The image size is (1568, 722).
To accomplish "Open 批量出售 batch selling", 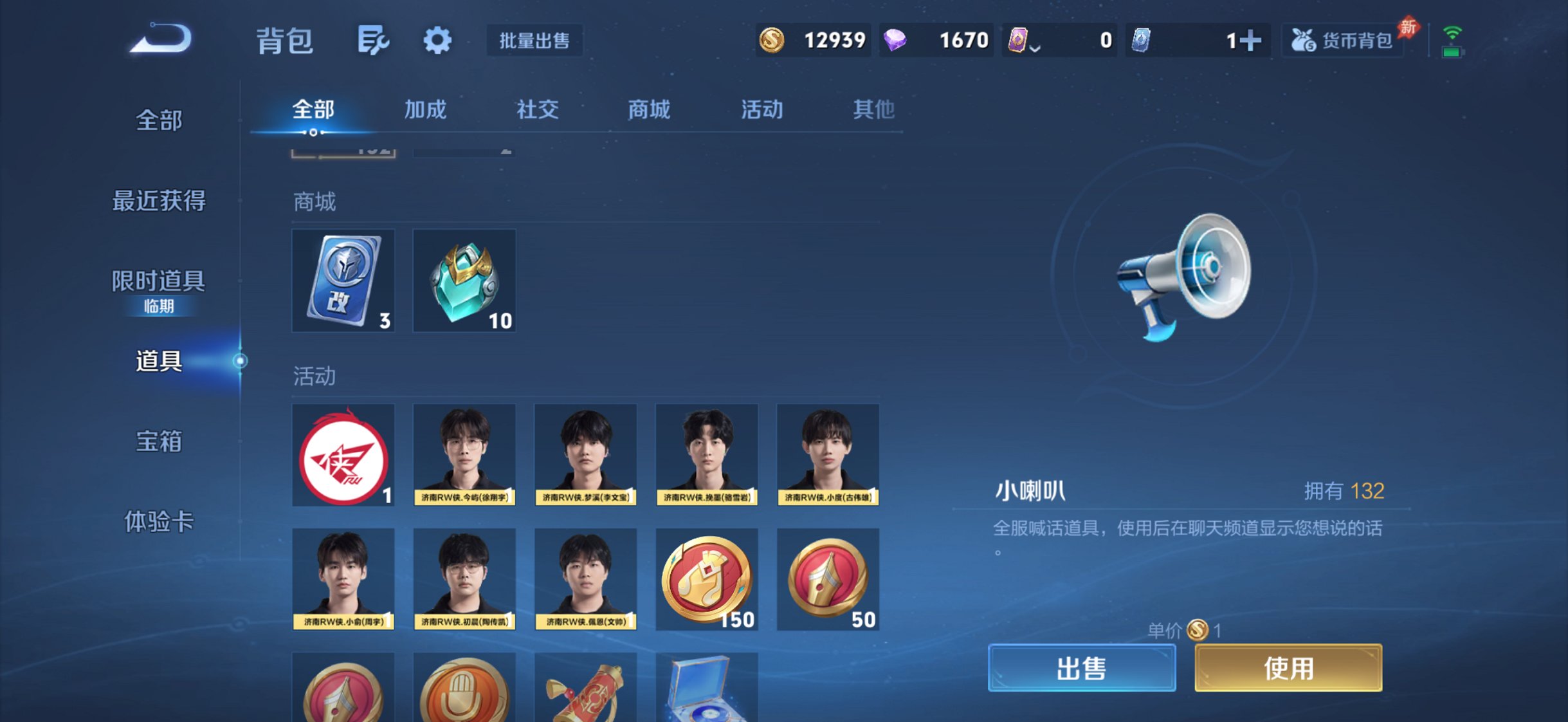I will [535, 40].
